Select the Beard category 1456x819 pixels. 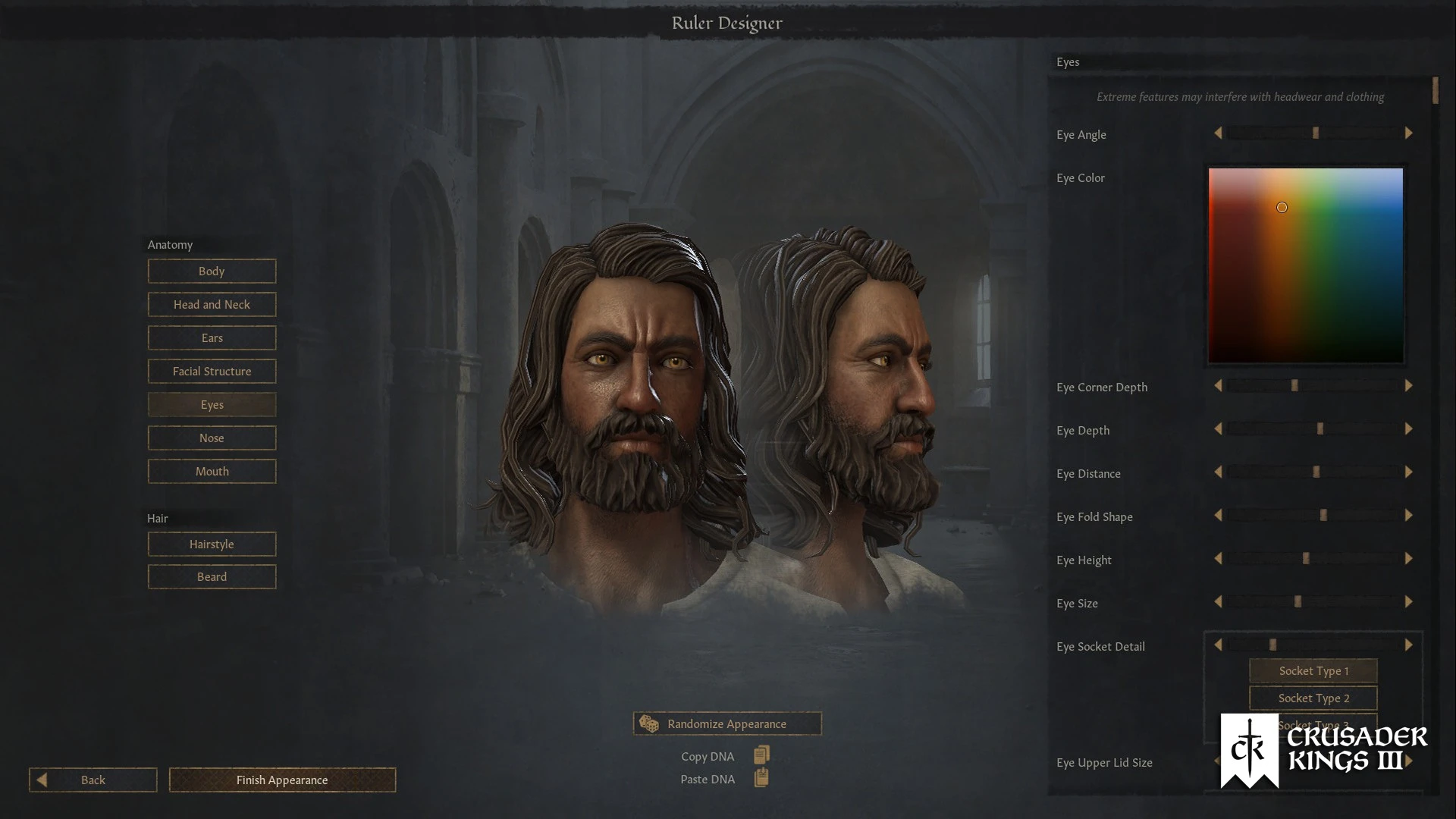[212, 577]
